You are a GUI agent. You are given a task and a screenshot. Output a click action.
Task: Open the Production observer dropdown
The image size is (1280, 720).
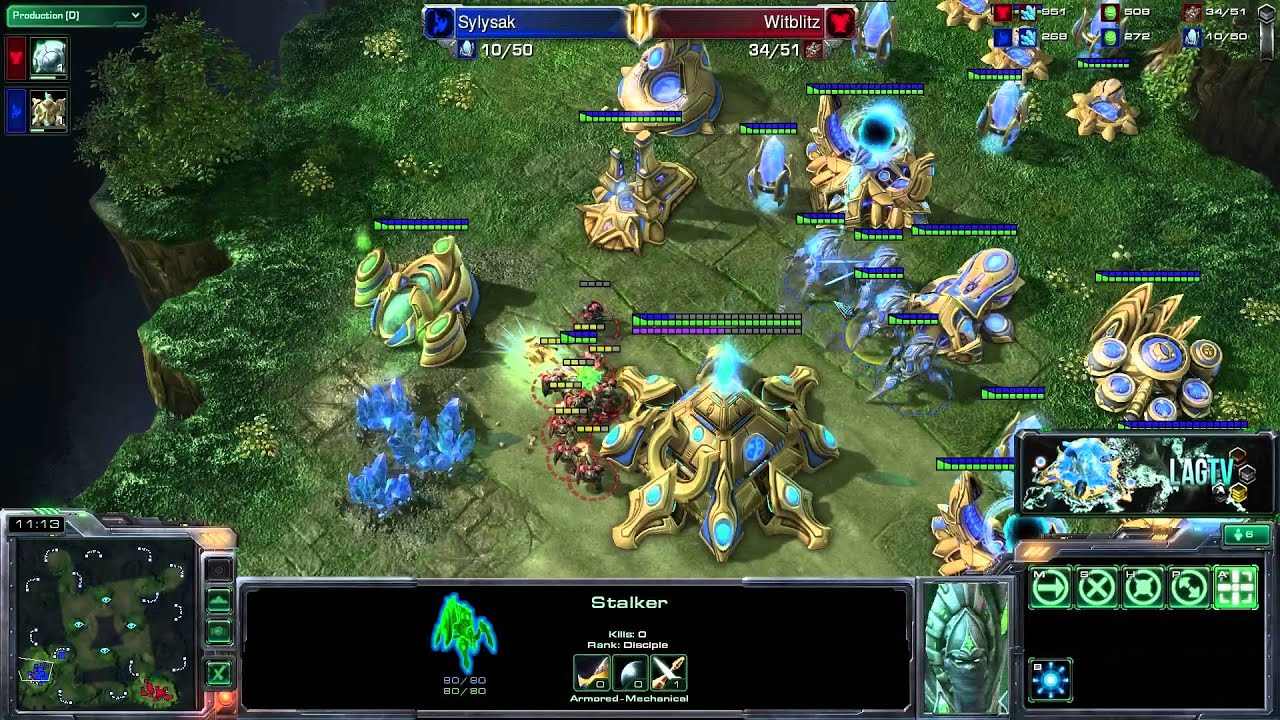[x=76, y=15]
